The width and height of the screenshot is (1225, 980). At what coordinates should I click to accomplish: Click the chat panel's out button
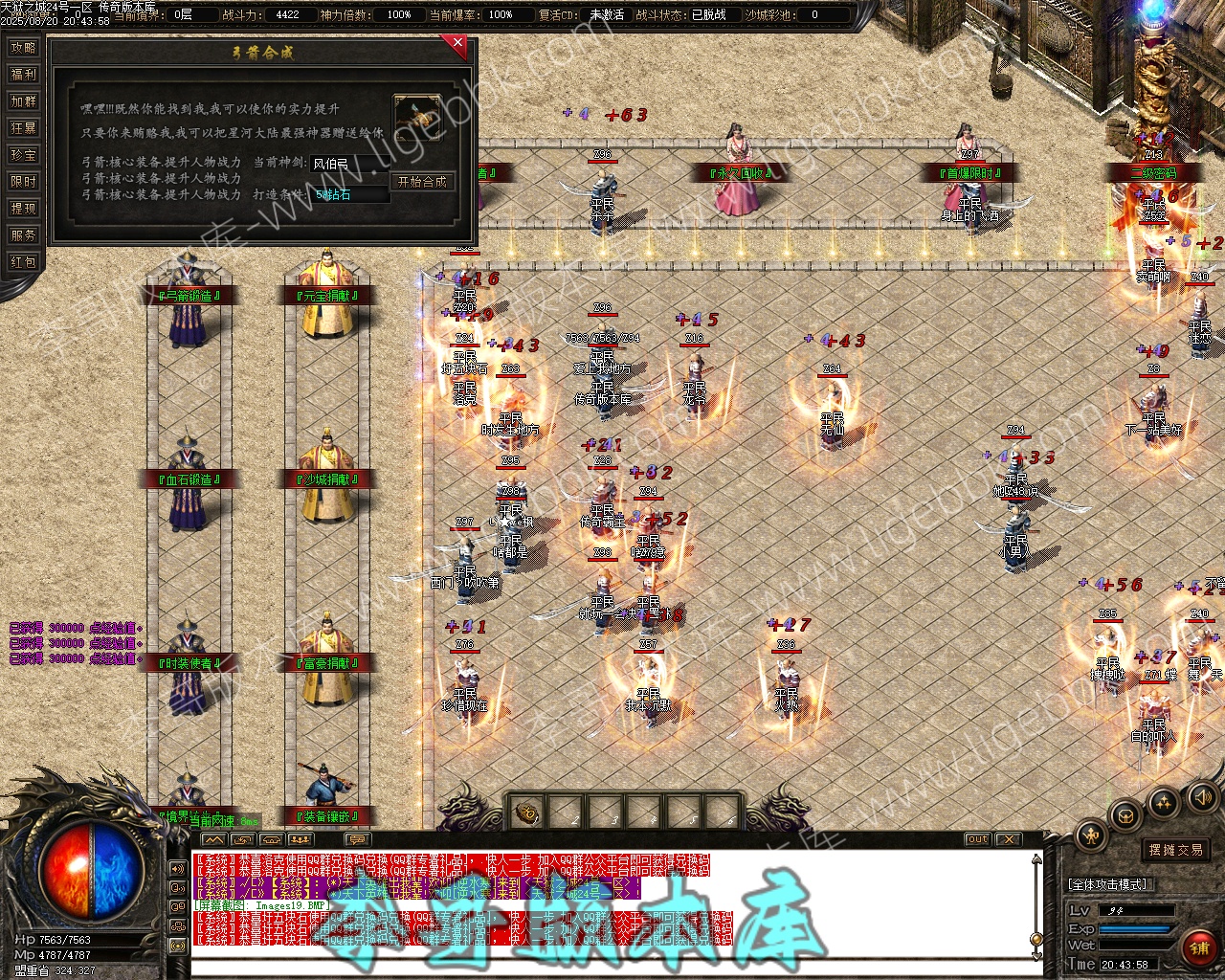click(977, 839)
